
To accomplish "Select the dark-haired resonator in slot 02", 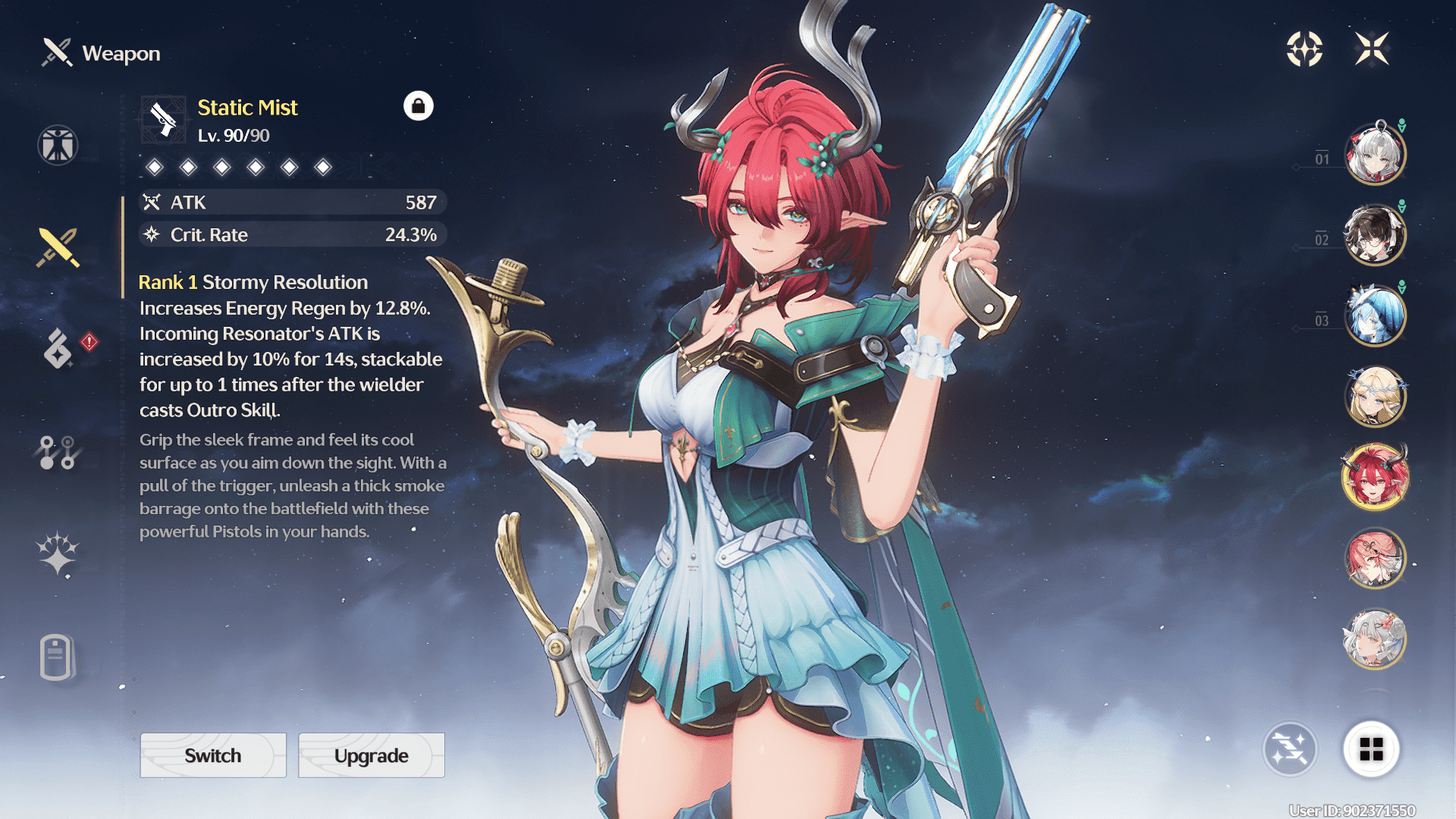I will (1375, 235).
